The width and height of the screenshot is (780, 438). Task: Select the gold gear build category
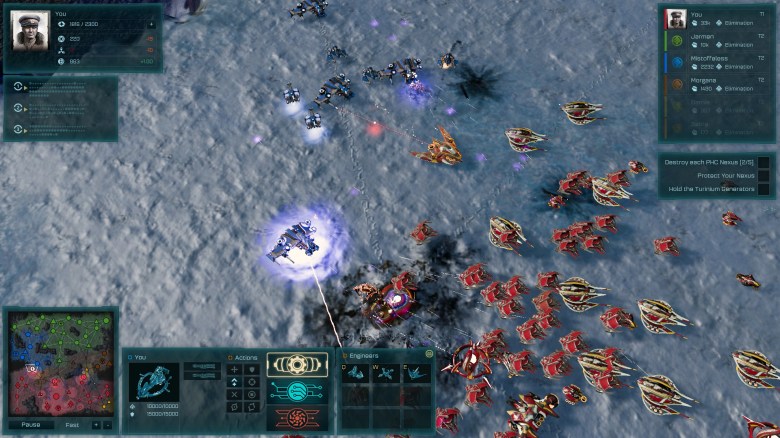pyautogui.click(x=297, y=365)
